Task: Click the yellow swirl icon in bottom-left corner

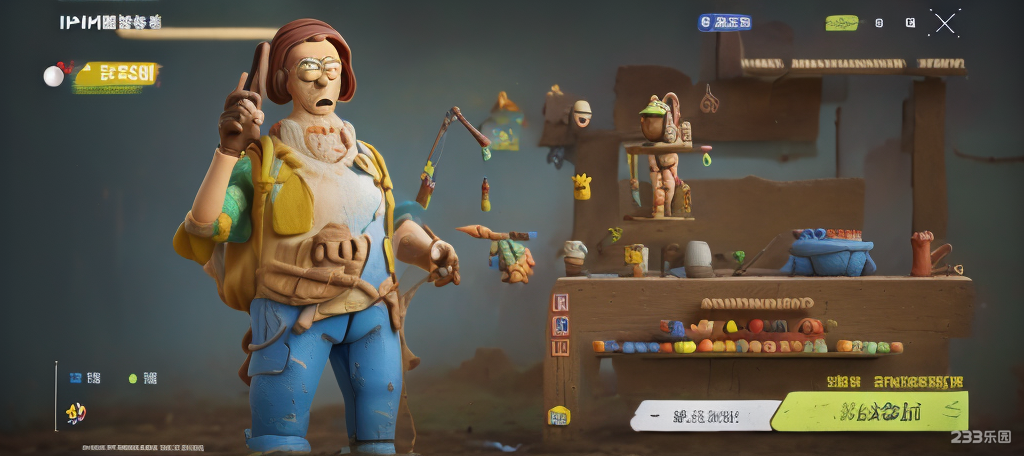Action: (x=76, y=412)
